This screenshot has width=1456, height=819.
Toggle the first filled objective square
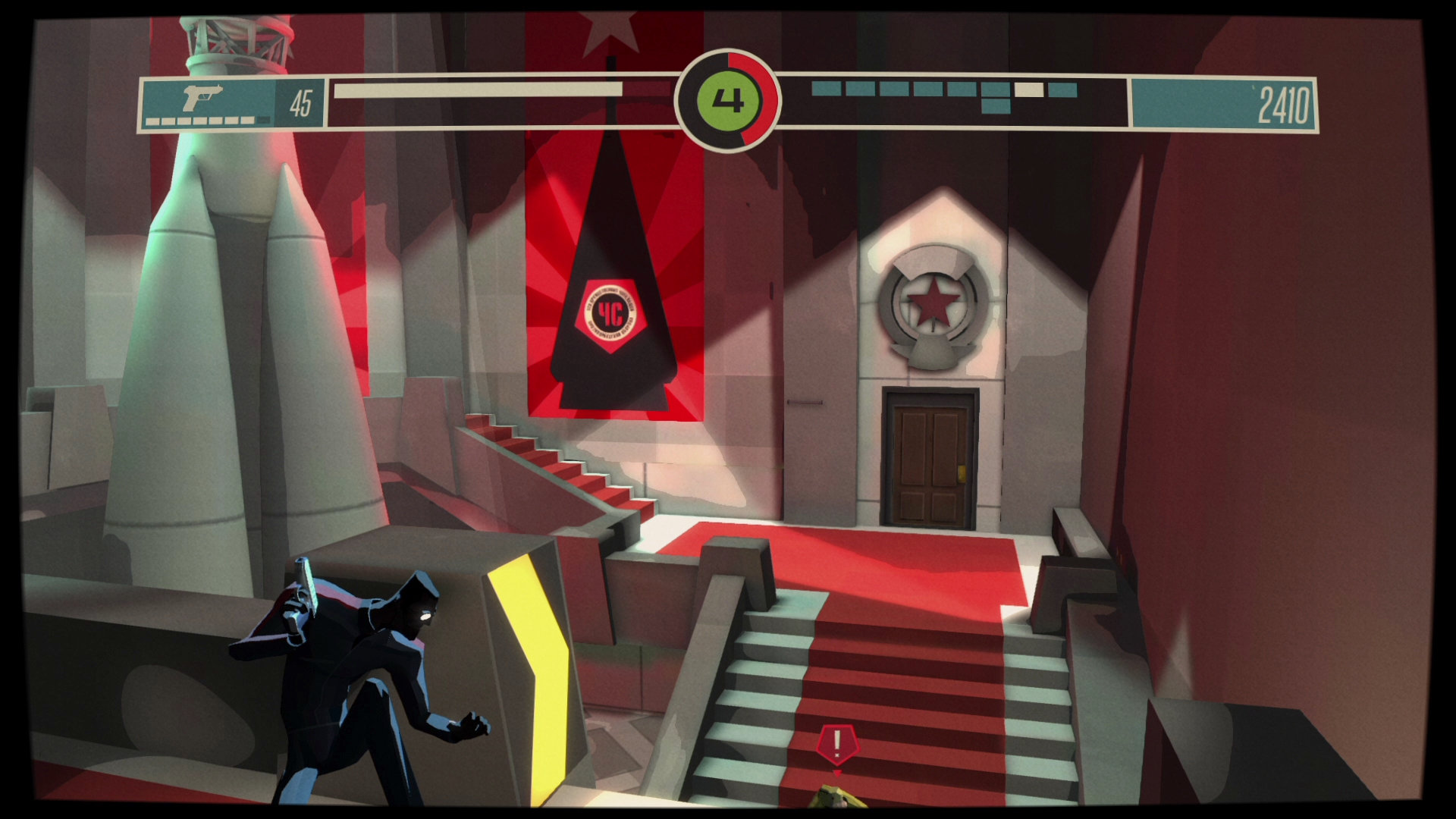[827, 89]
